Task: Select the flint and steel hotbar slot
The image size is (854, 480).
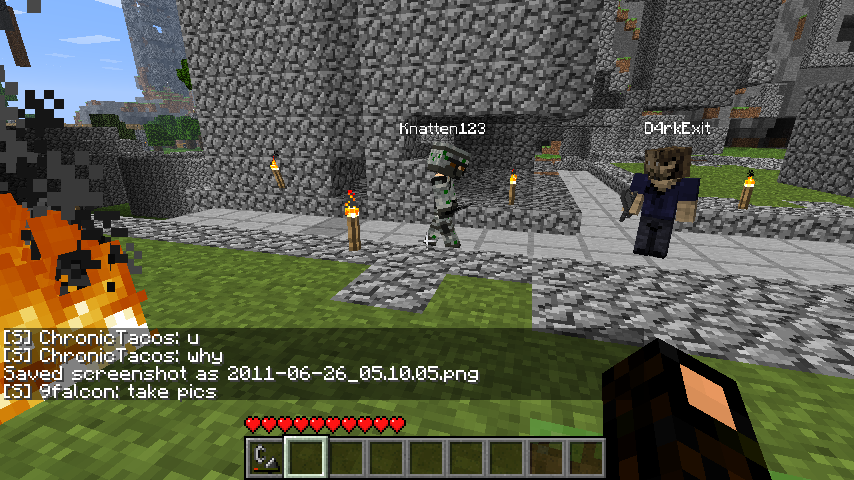Action: (x=265, y=457)
